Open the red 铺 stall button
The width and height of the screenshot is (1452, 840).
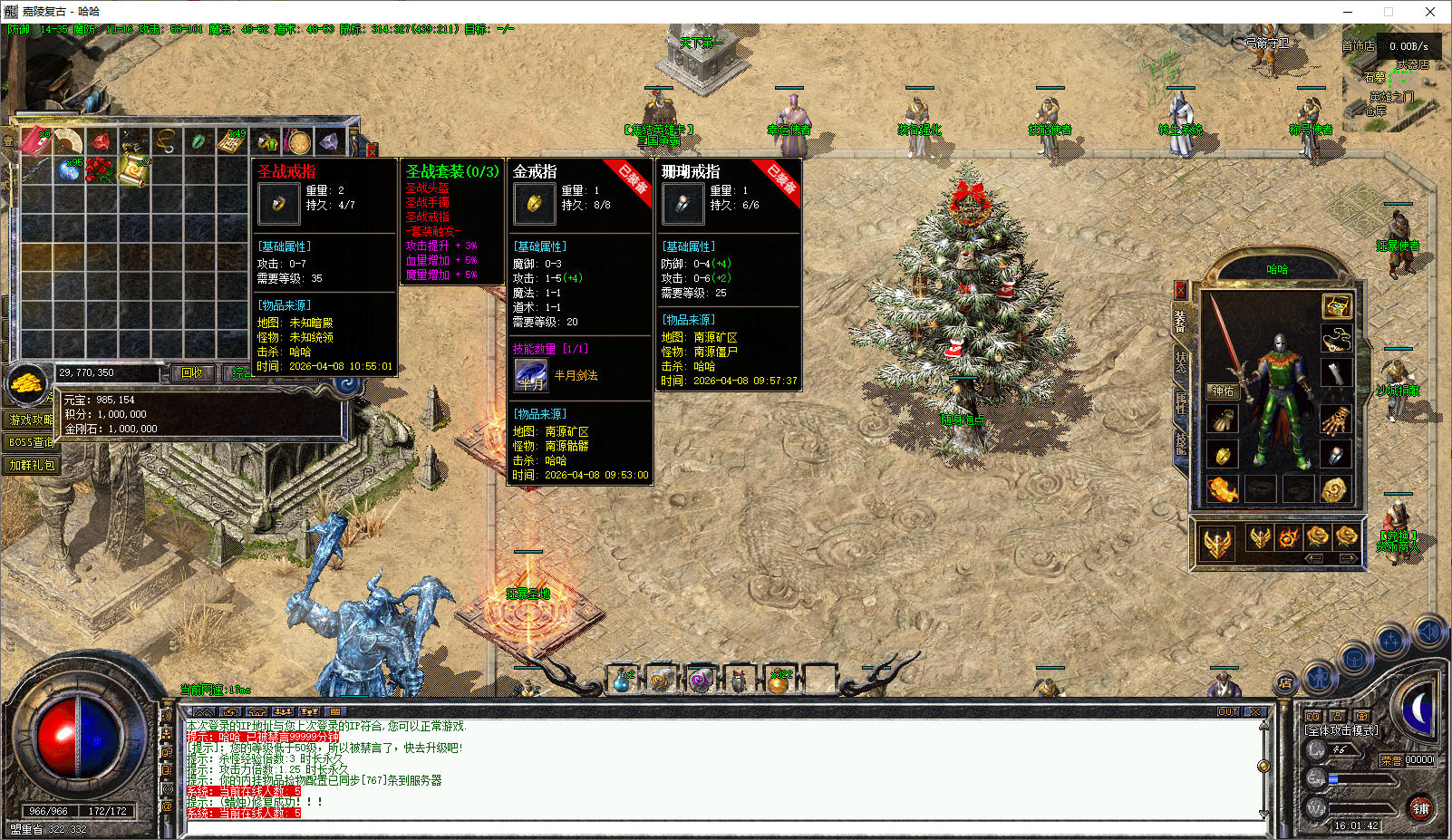[1420, 808]
